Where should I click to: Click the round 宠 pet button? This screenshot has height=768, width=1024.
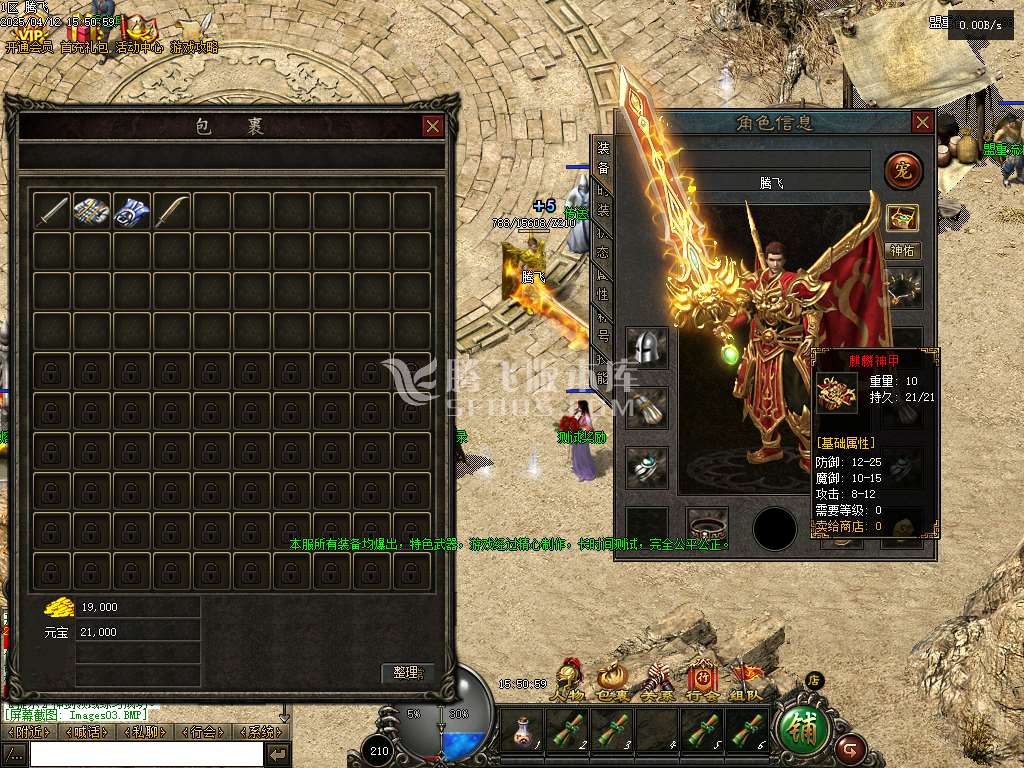pos(903,171)
